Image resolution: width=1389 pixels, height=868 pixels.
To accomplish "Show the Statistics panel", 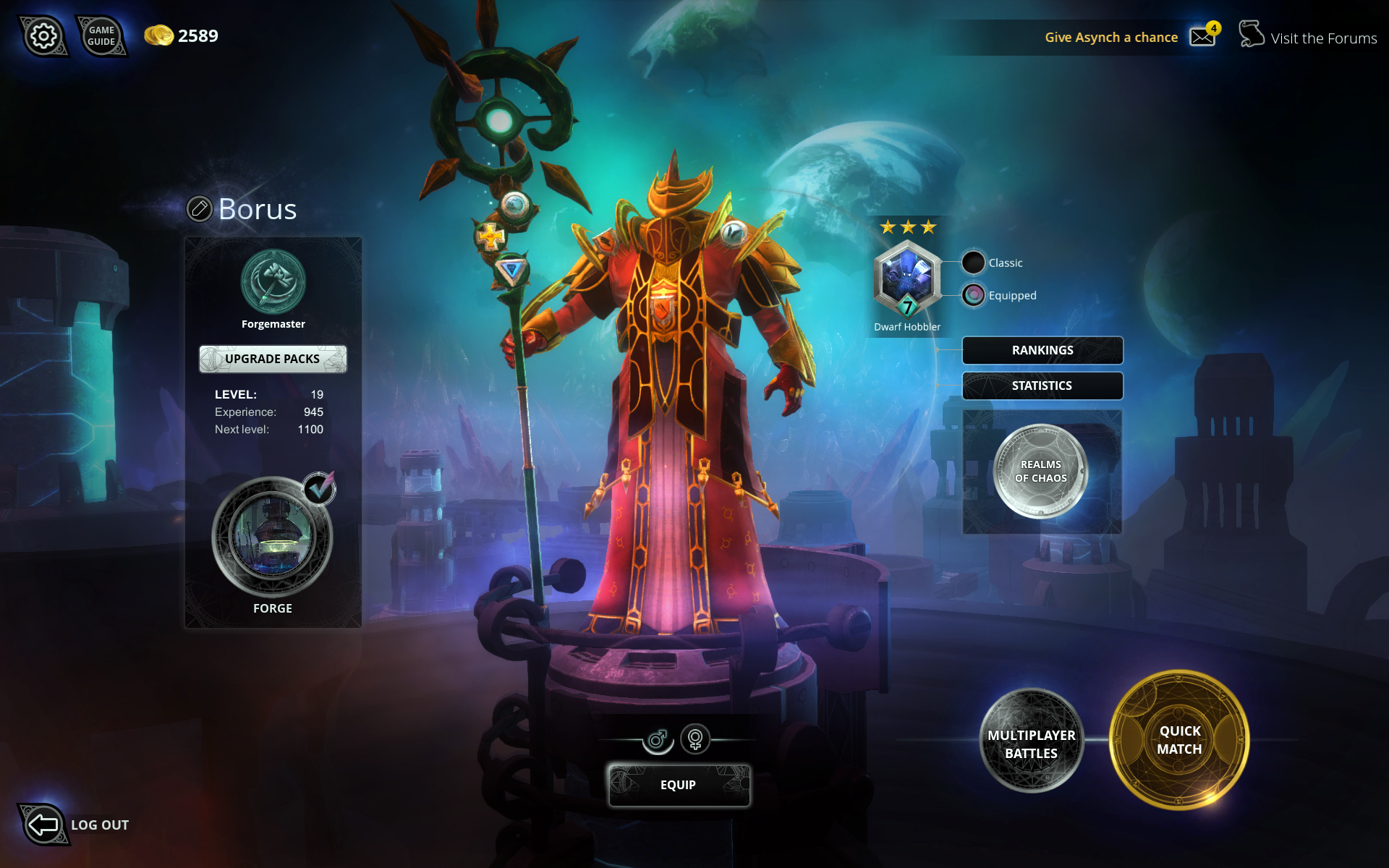I will coord(1042,386).
